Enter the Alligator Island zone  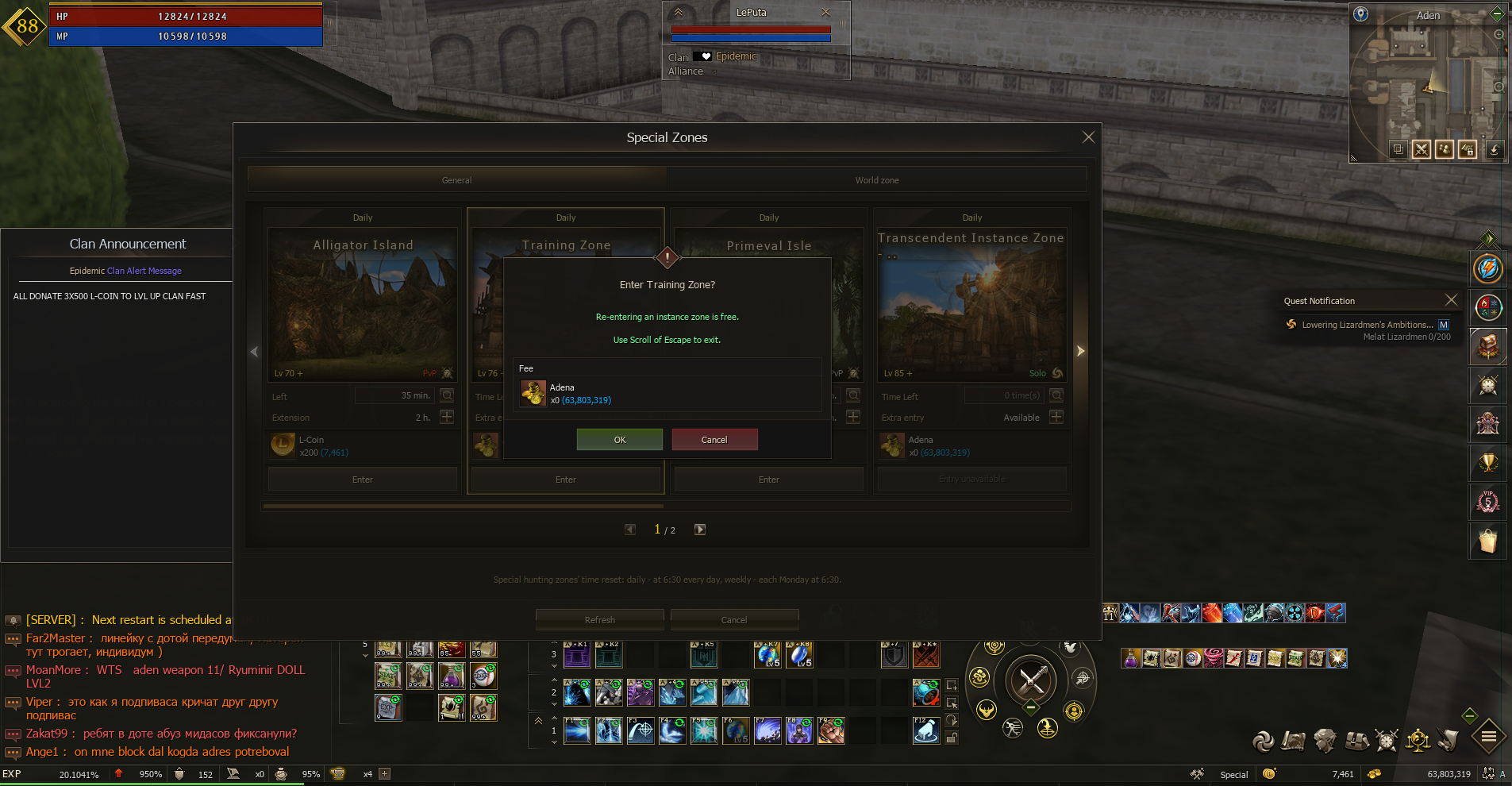coord(363,480)
